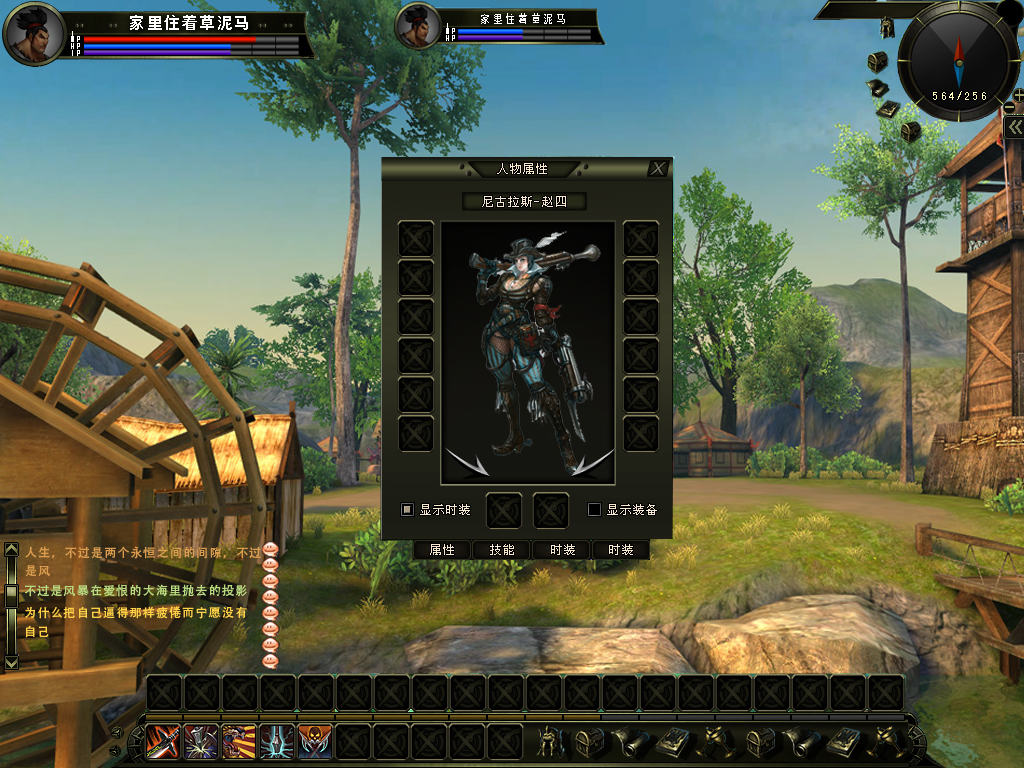Open the 技能 tab
This screenshot has height=768, width=1024.
502,550
